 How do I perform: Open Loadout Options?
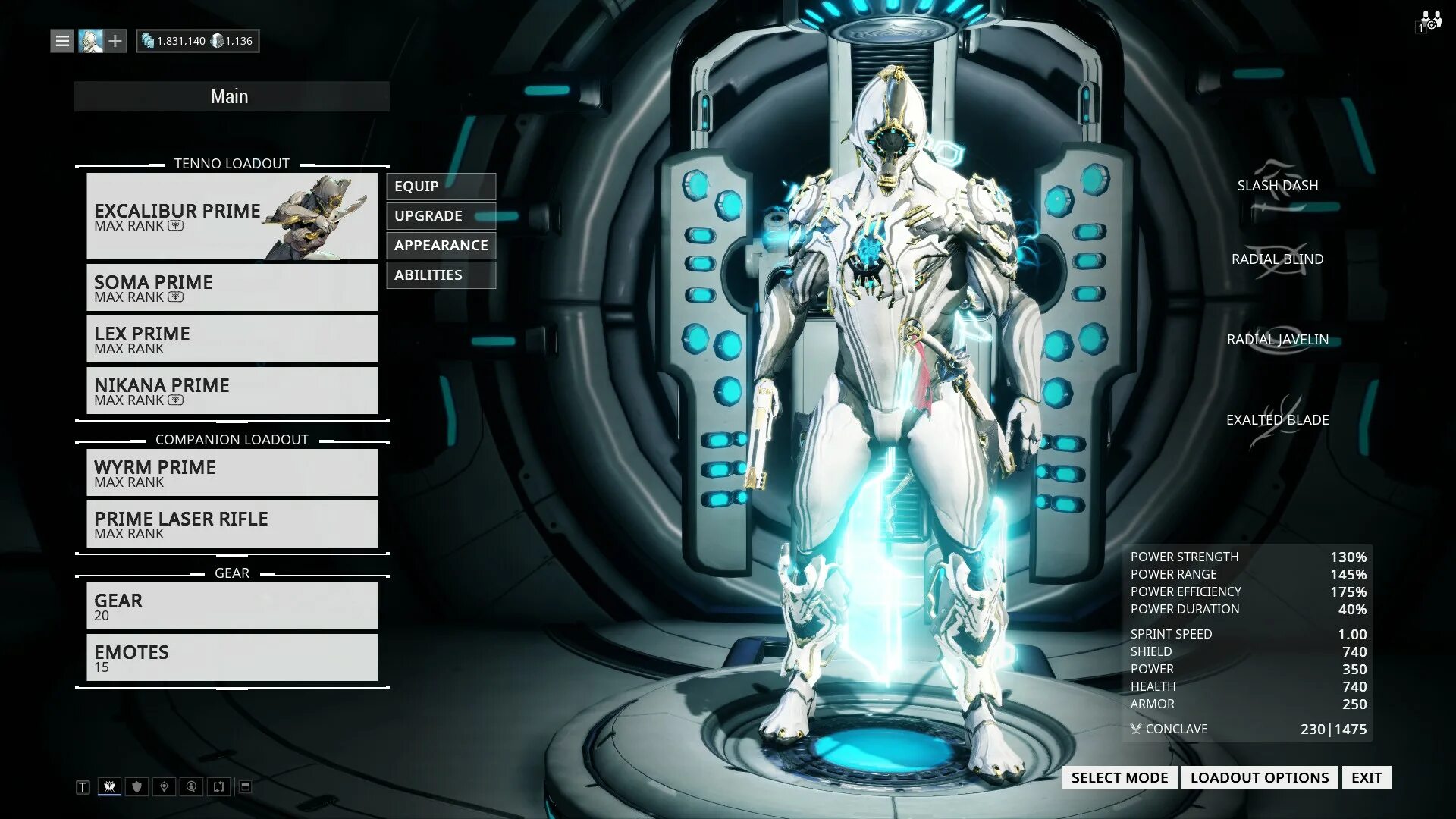click(1260, 777)
